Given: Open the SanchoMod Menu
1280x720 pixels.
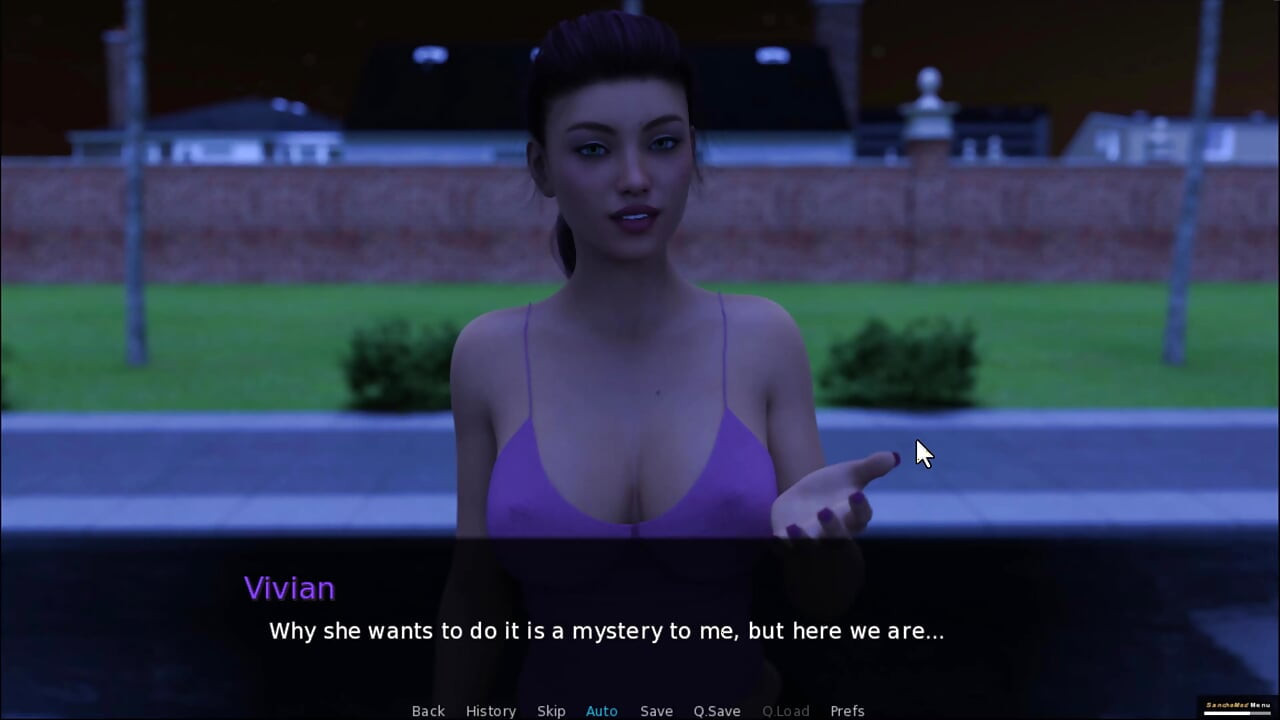Looking at the screenshot, I should tap(1237, 706).
